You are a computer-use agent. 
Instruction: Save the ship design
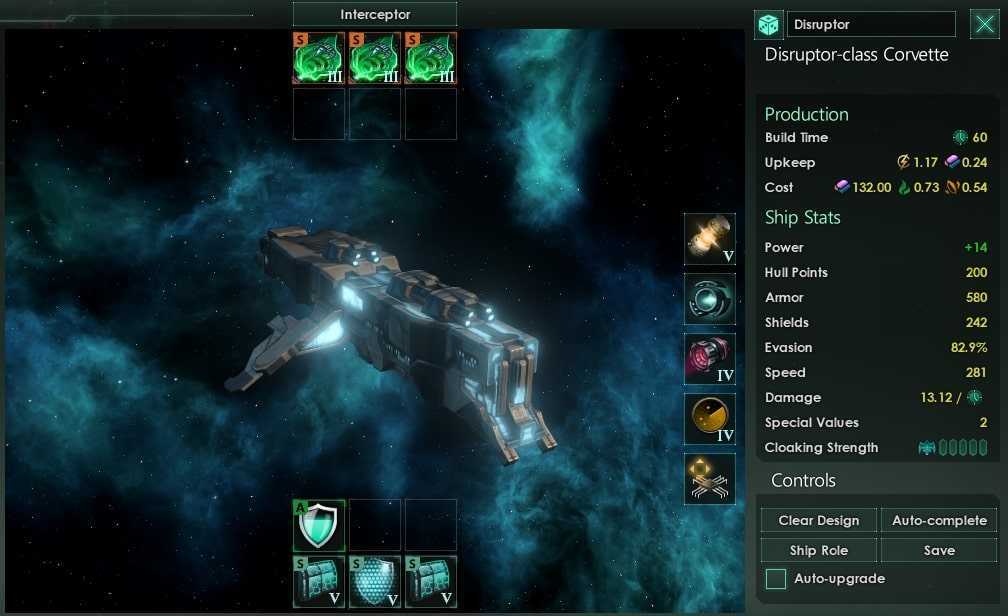tap(939, 550)
